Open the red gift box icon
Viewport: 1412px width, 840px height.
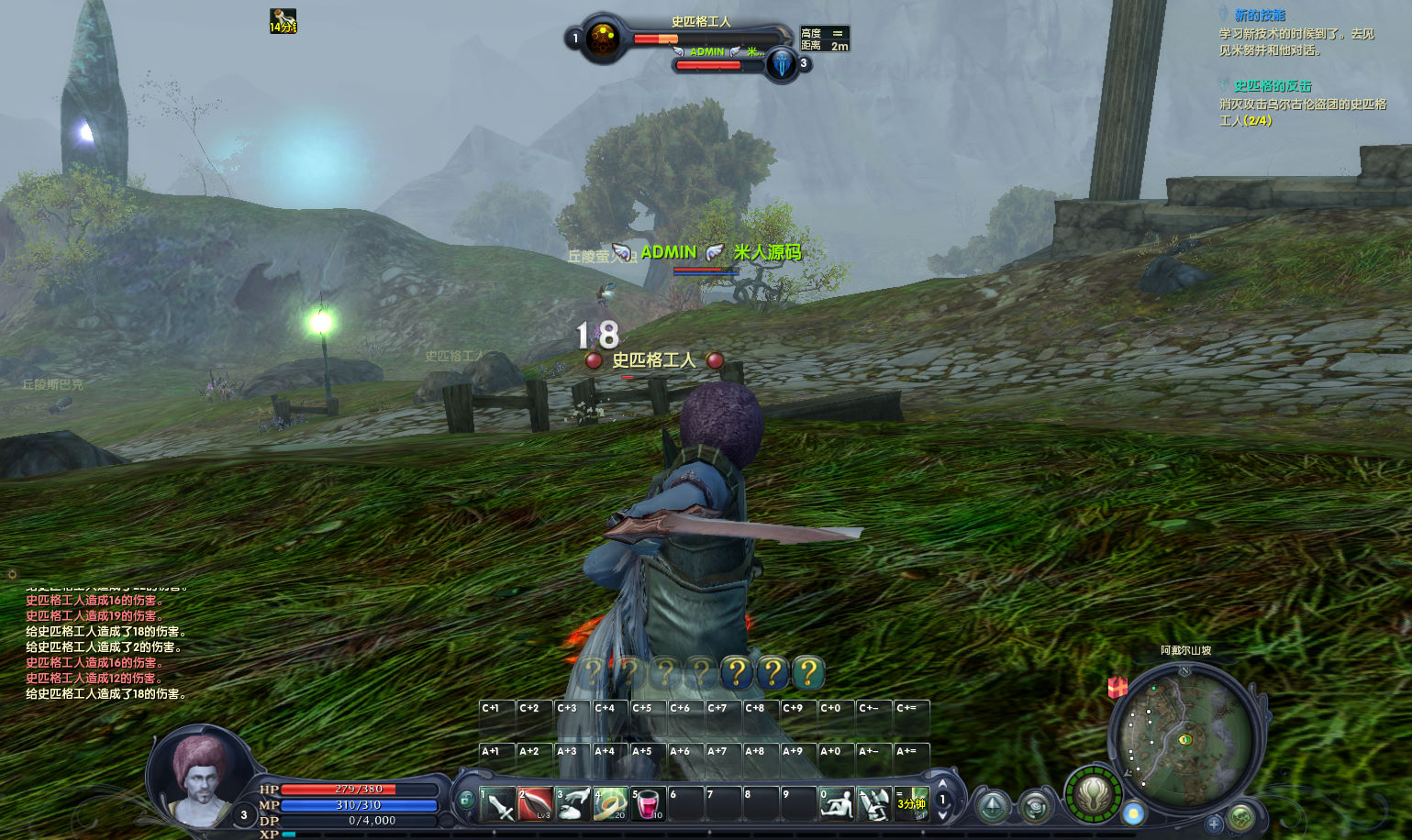[1117, 687]
